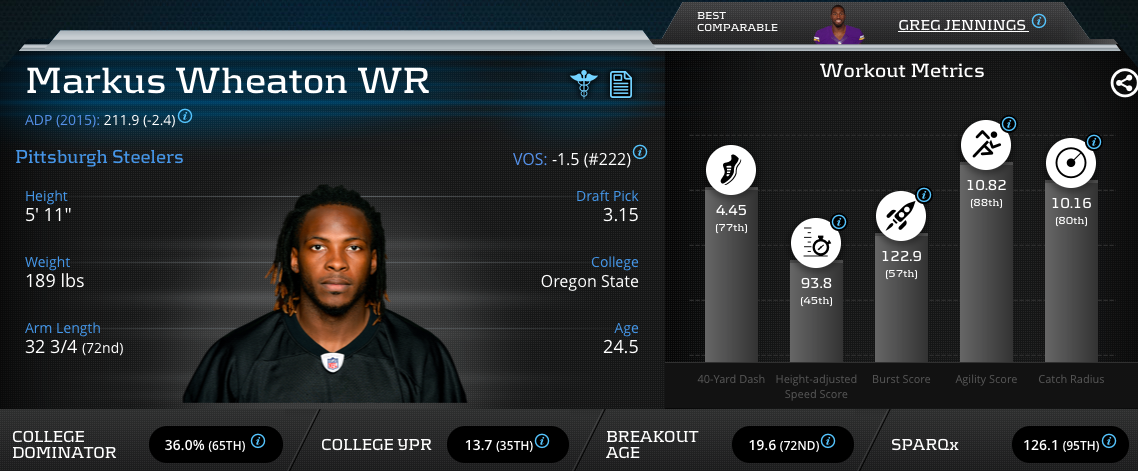The image size is (1138, 471).
Task: Show info for College Dominator rating
Action: pyautogui.click(x=258, y=440)
